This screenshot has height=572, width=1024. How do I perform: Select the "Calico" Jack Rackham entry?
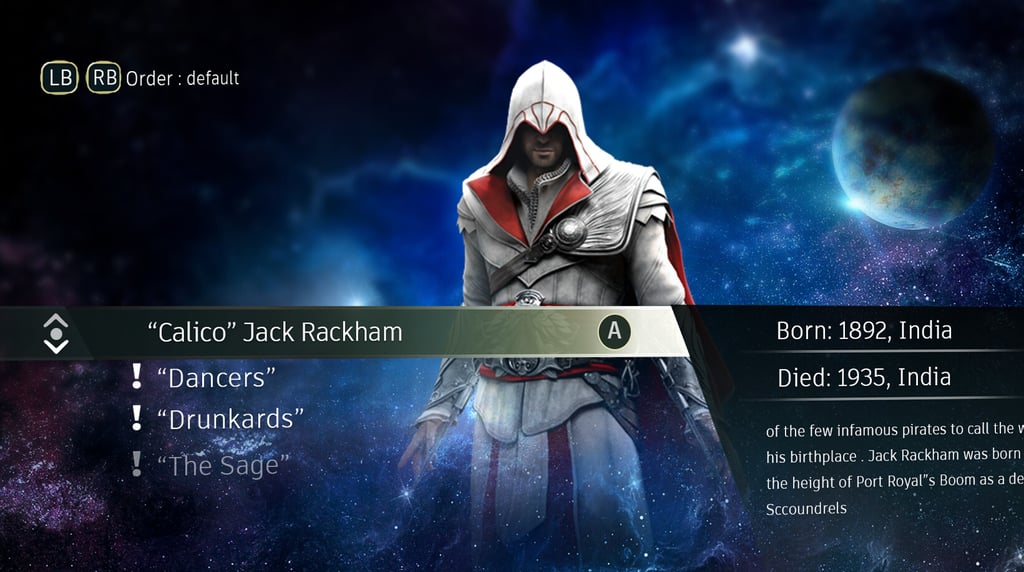[281, 332]
